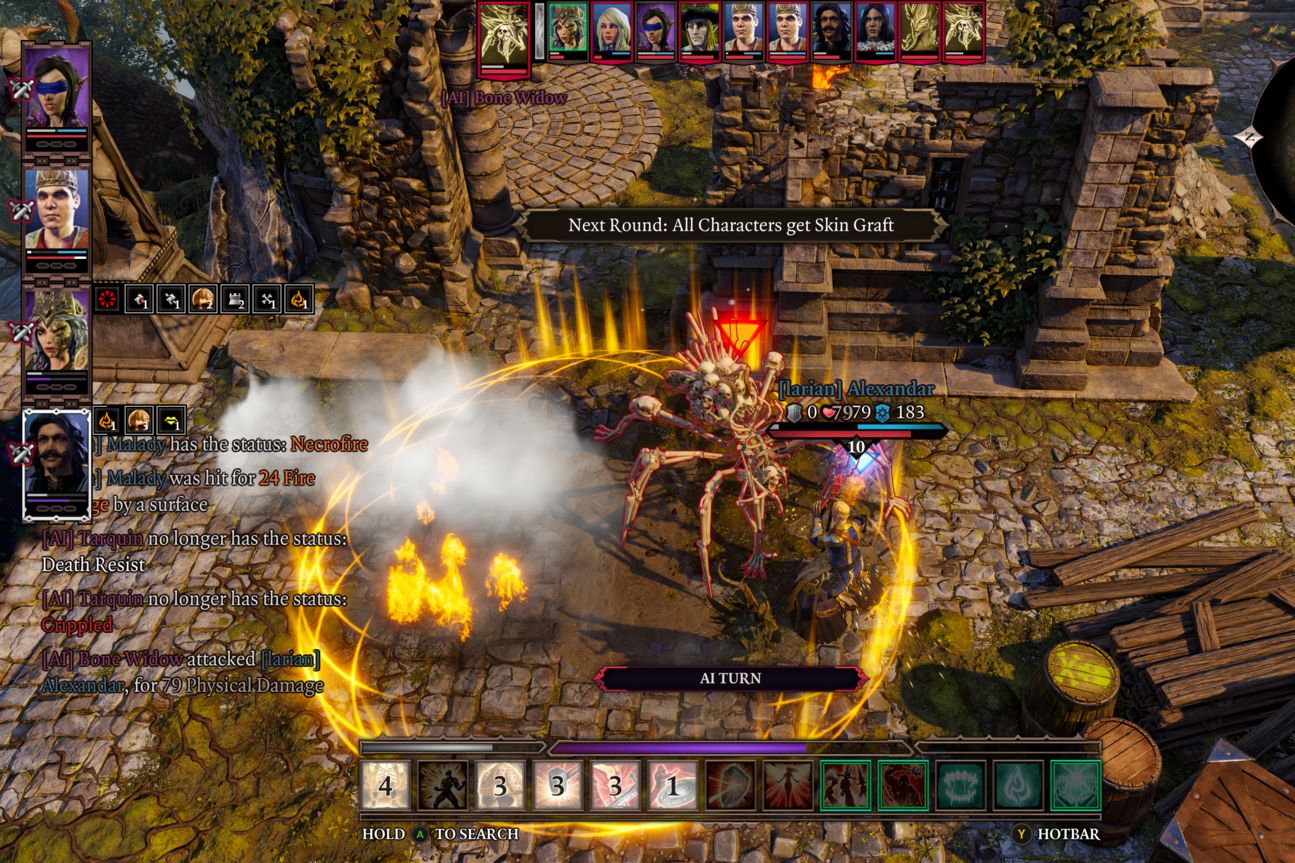Toggle the crossed-swords chain beside the blindfolded character's portrait

pyautogui.click(x=20, y=88)
